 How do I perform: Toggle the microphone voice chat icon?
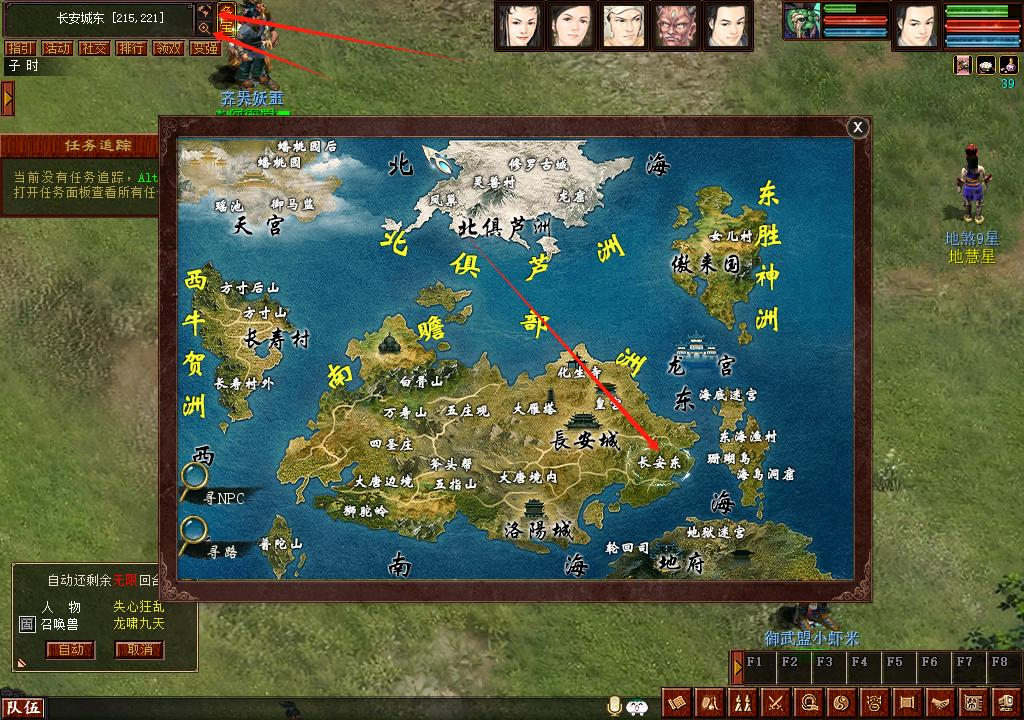tap(615, 705)
